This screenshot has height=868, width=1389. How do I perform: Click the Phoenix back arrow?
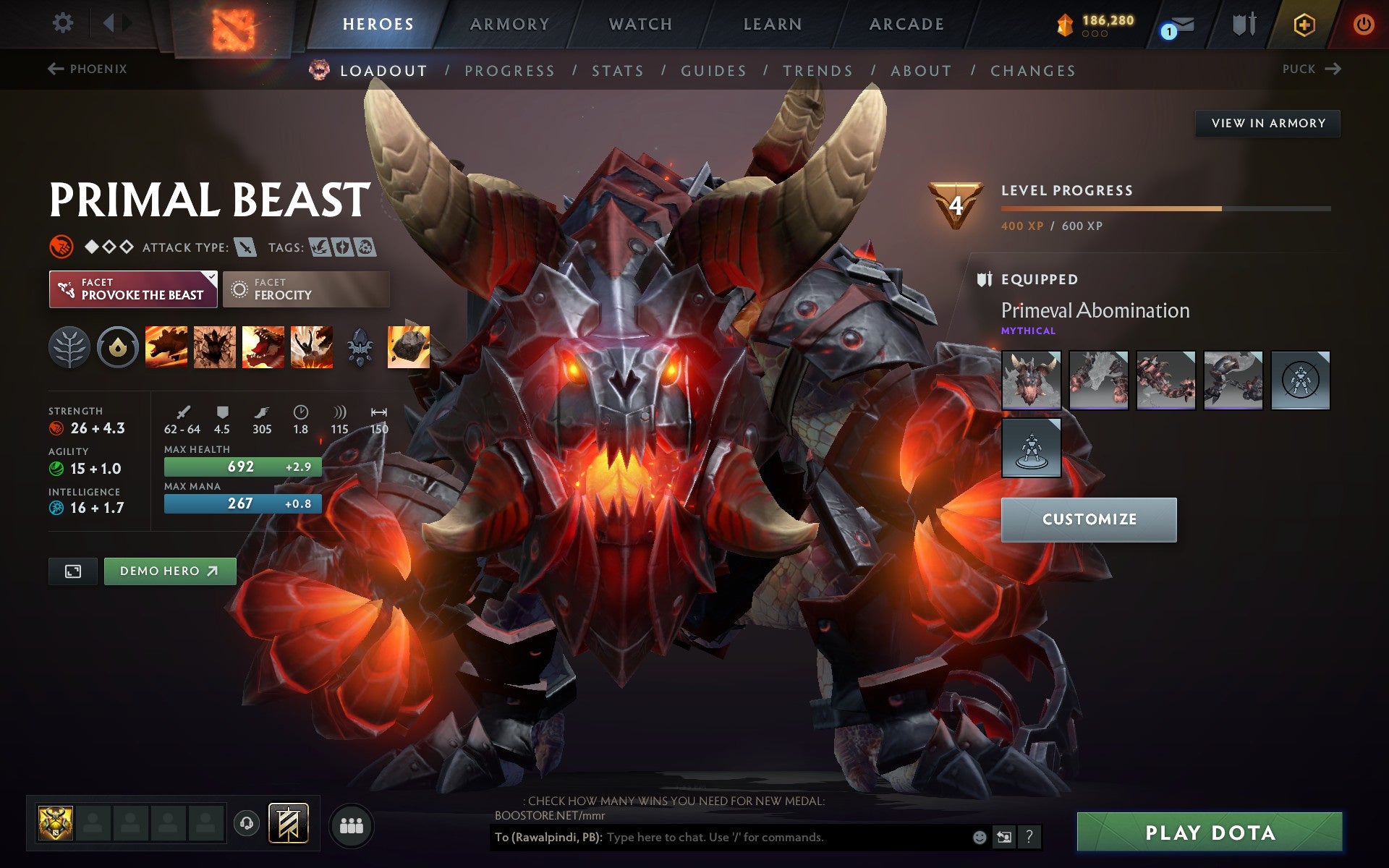click(54, 69)
